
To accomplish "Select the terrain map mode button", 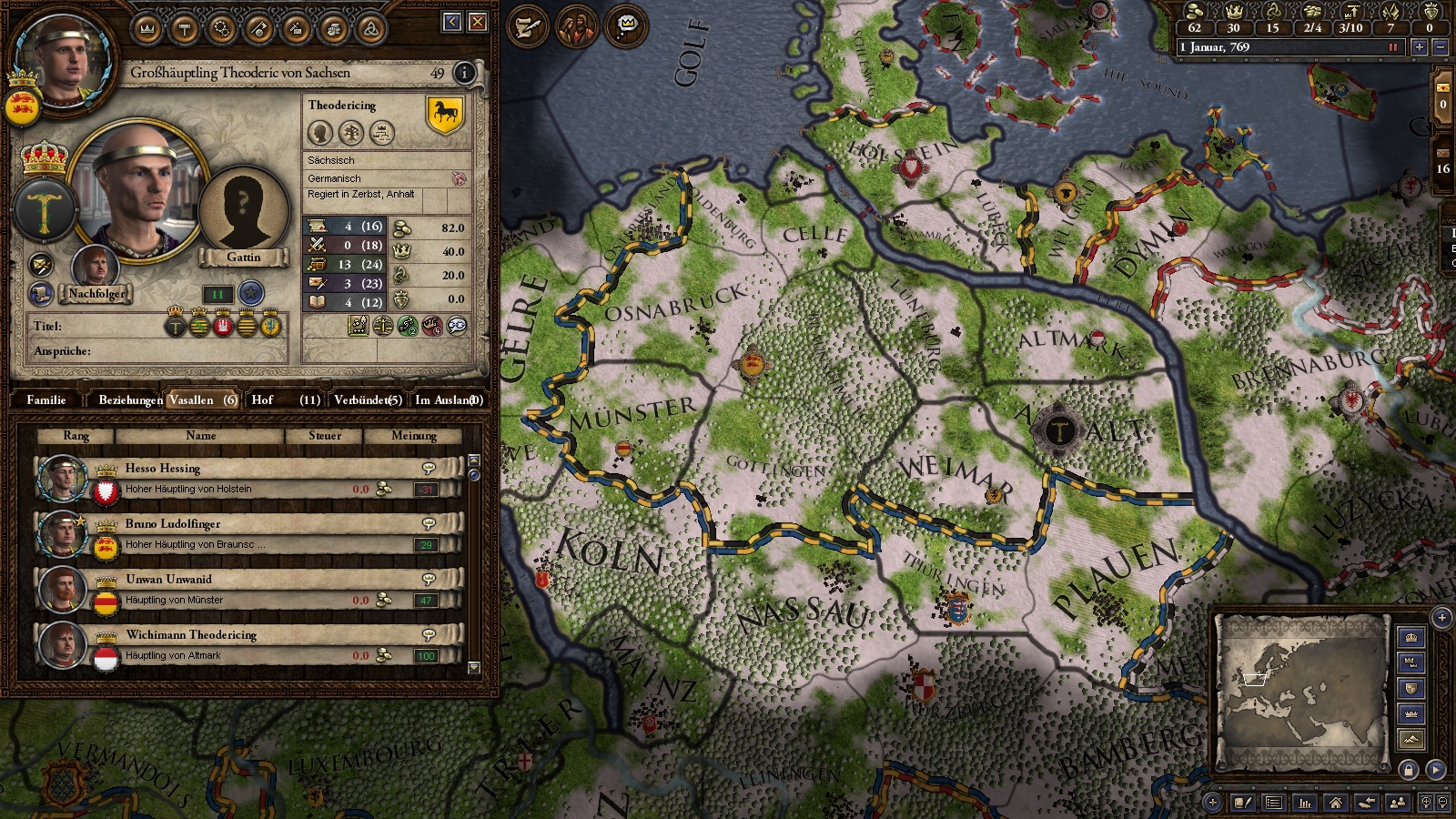I will pyautogui.click(x=1411, y=739).
